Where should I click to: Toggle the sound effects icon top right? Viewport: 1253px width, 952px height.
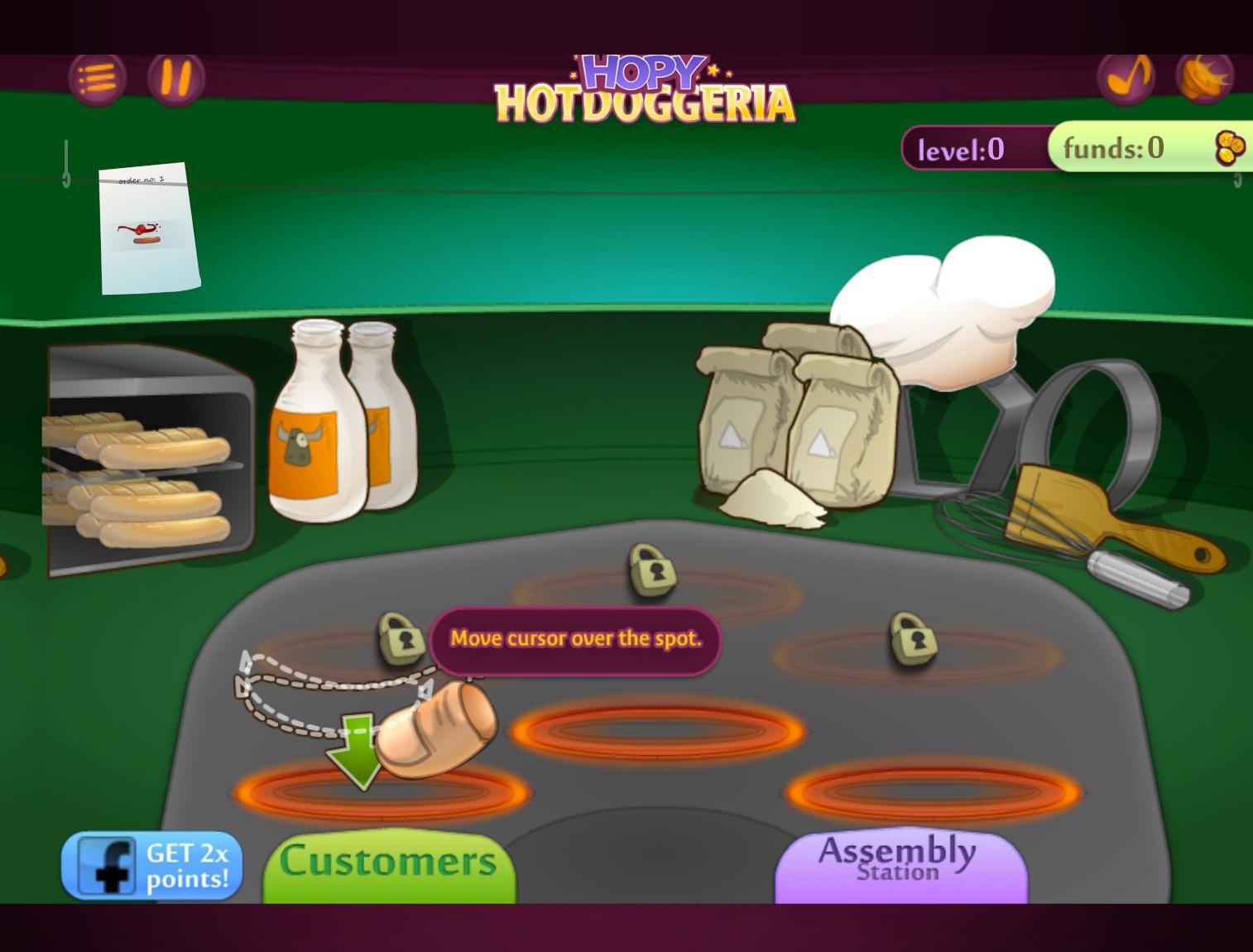tap(1206, 77)
